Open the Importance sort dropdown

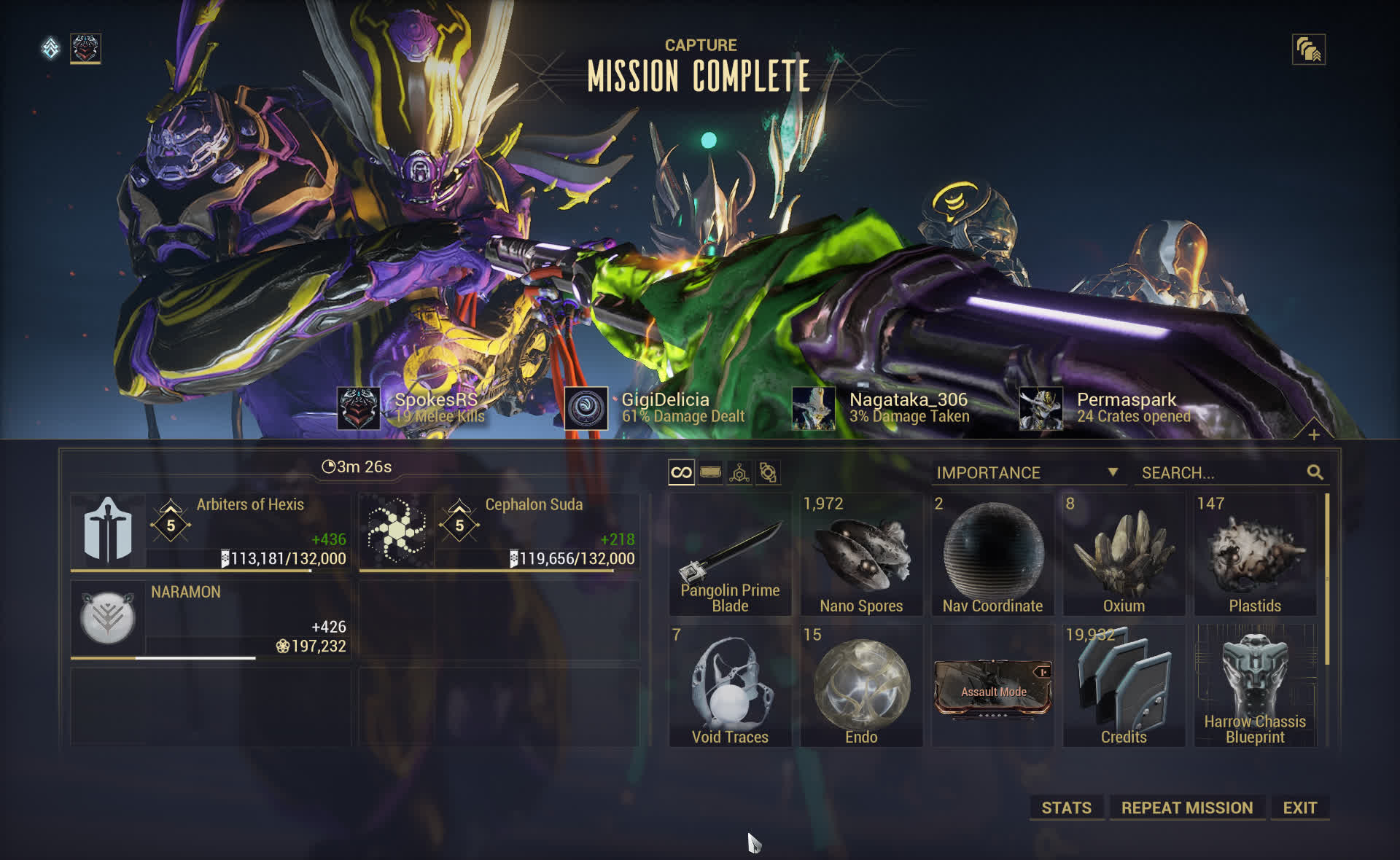1027,473
